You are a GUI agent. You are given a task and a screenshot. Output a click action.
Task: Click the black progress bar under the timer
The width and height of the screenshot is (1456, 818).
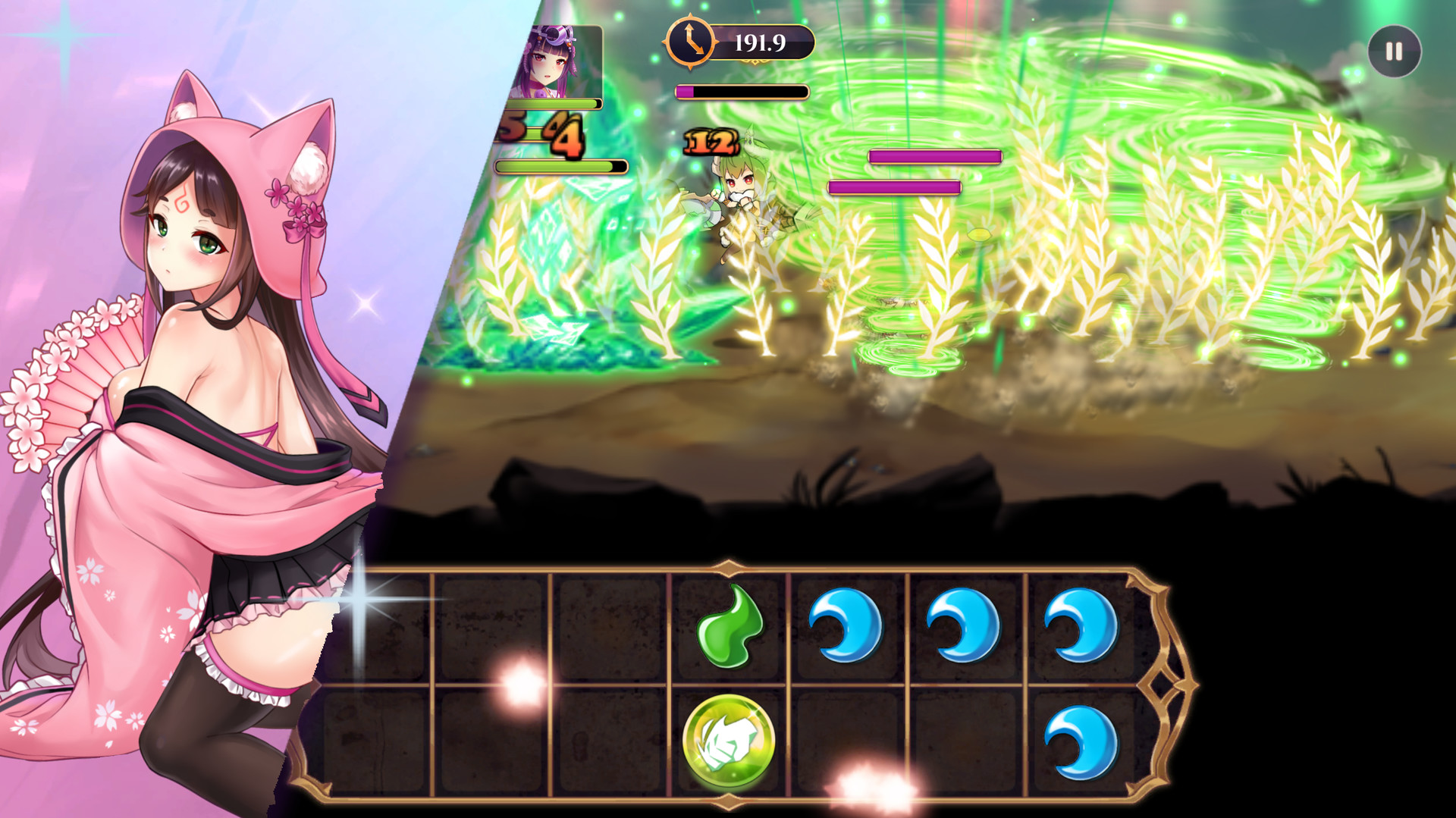[x=743, y=92]
